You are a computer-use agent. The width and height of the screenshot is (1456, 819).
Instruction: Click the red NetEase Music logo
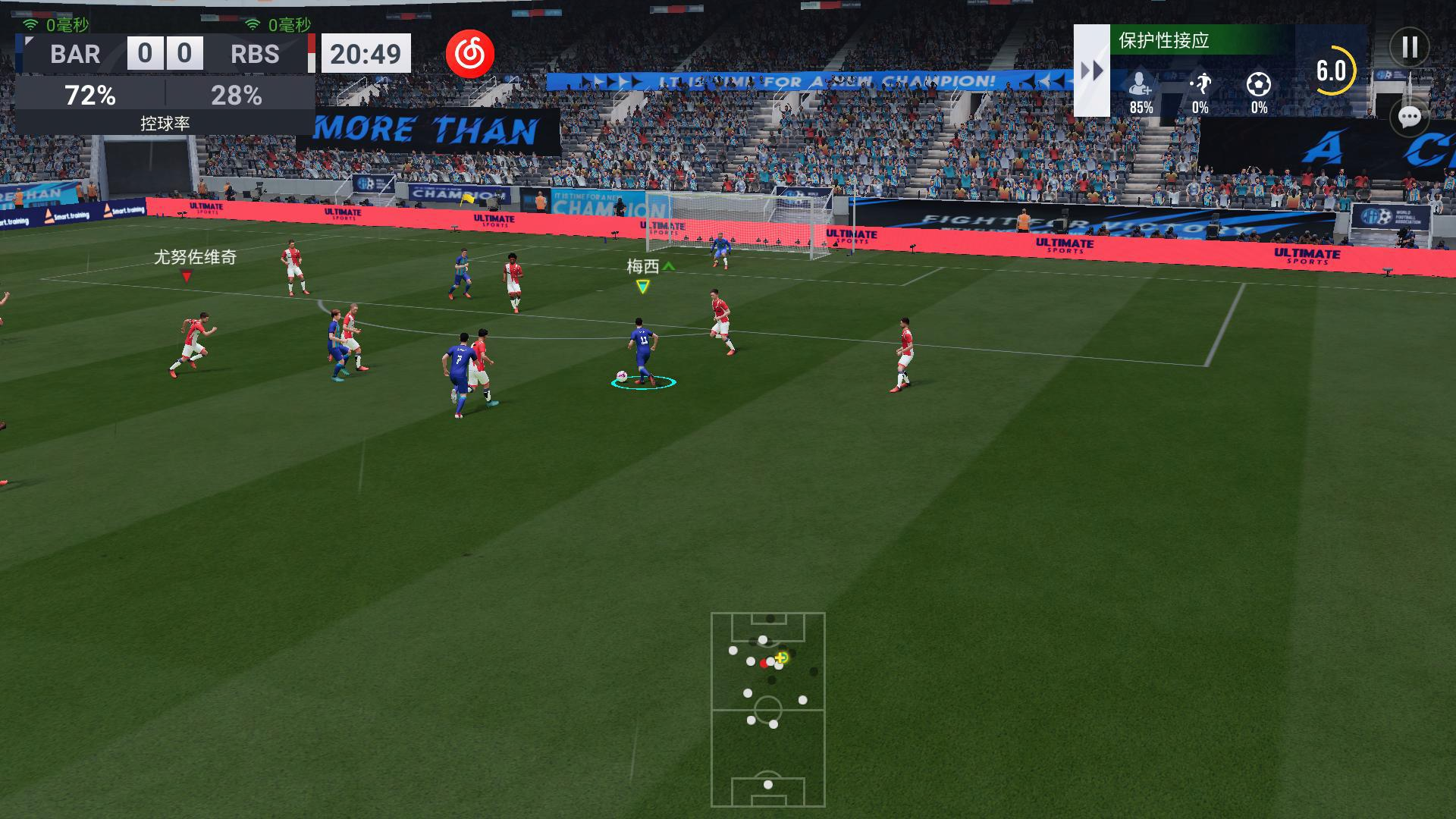(x=469, y=55)
